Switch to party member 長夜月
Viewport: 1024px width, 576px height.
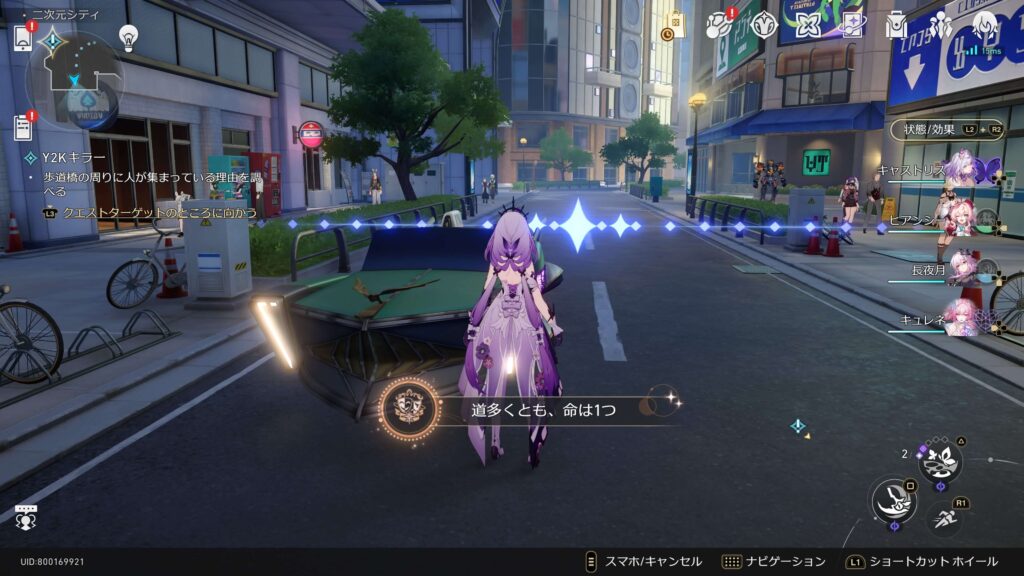pos(962,267)
